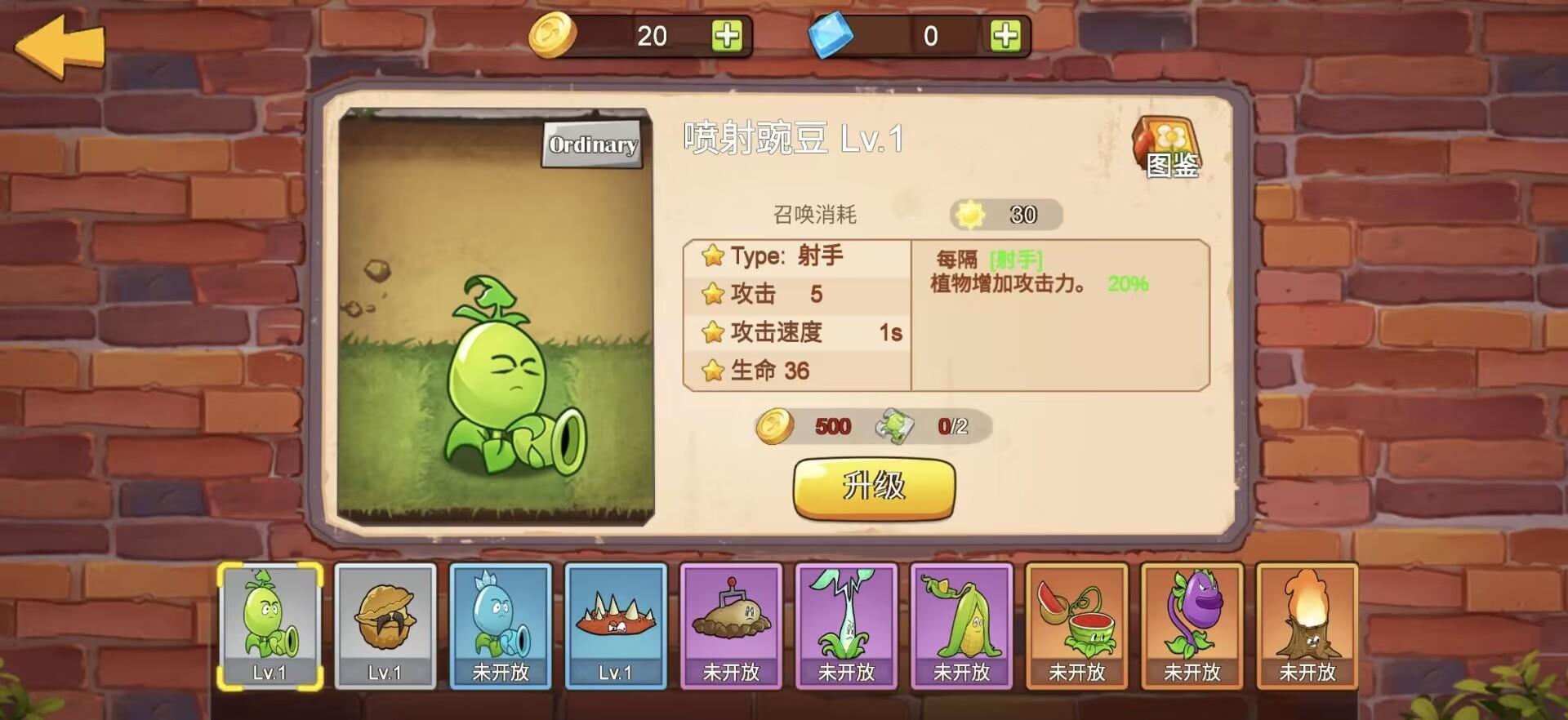Click the 召唤消耗 sun cost display
1568x720 pixels.
pos(1004,215)
